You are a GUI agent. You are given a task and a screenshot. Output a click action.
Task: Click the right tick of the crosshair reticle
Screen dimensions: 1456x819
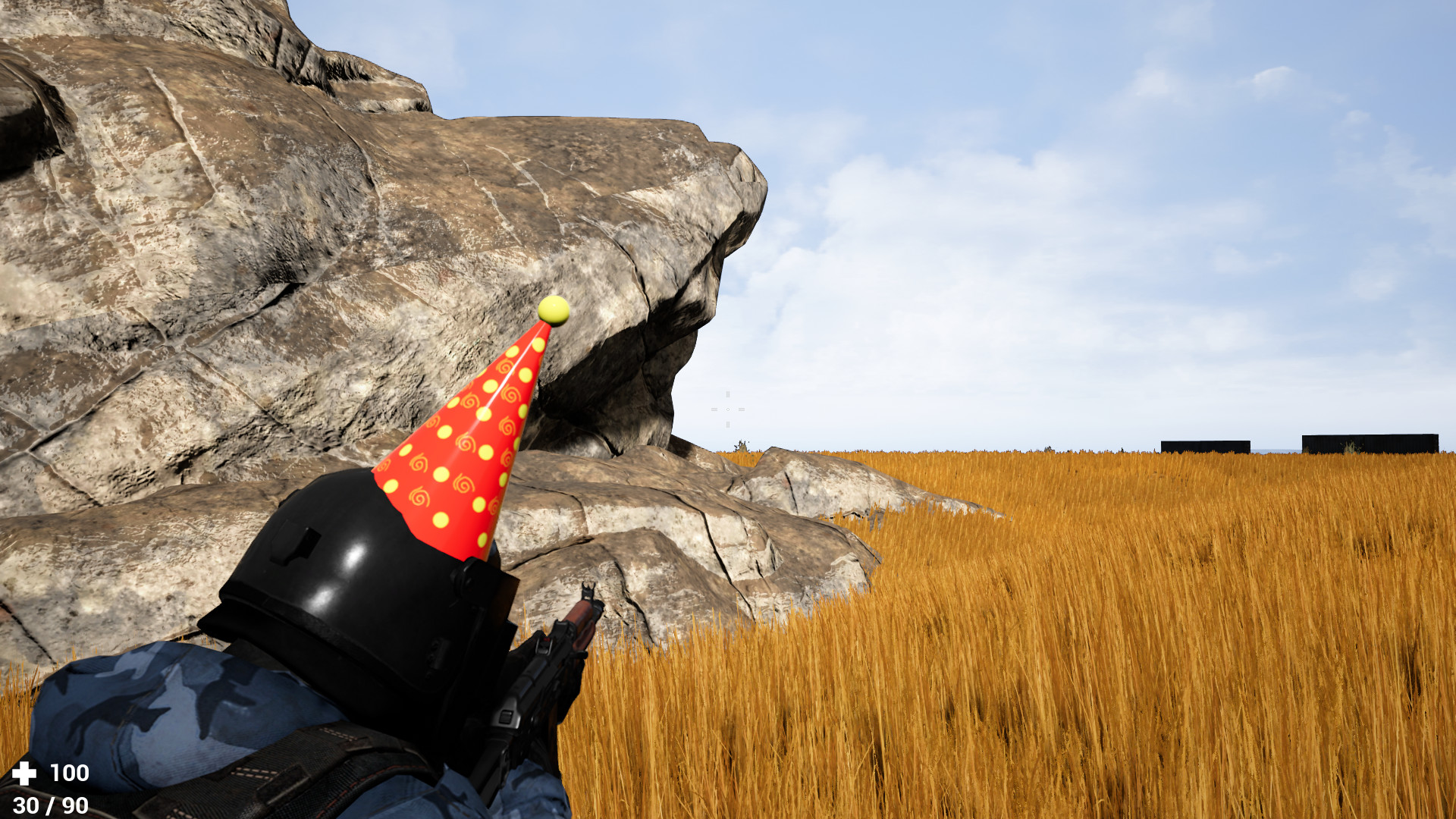[742, 409]
